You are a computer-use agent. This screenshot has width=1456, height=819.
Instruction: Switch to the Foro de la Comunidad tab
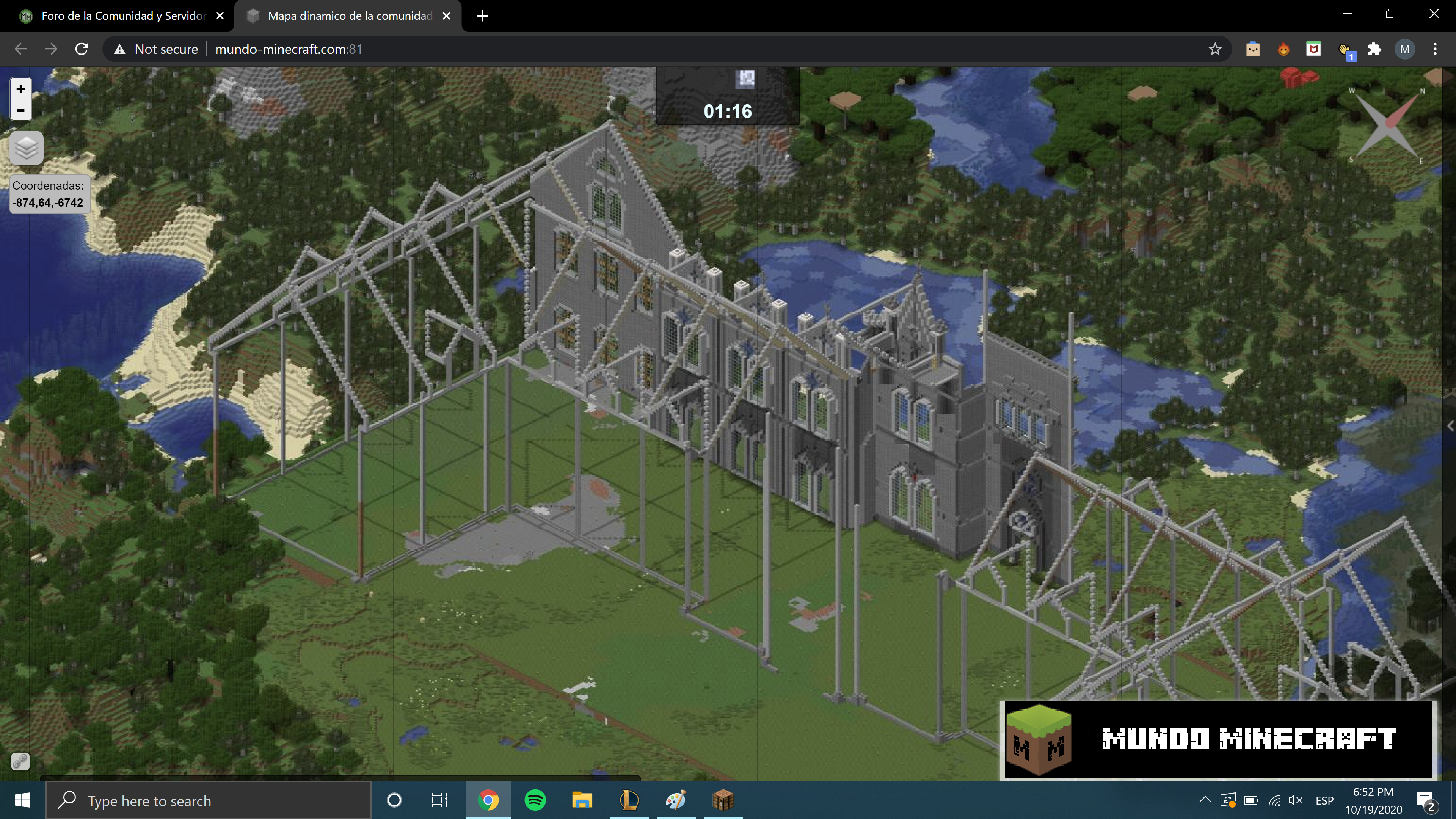pyautogui.click(x=122, y=16)
